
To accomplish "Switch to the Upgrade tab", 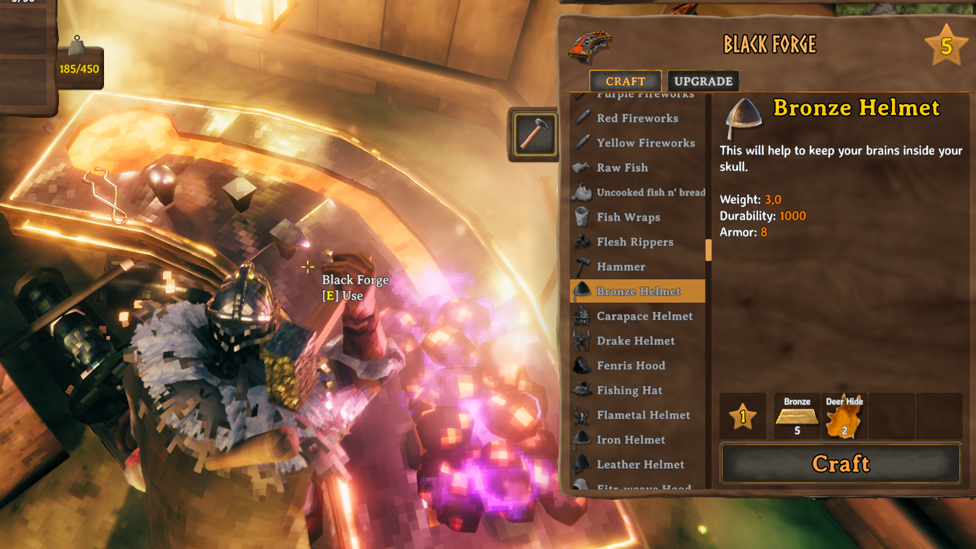I will point(703,81).
